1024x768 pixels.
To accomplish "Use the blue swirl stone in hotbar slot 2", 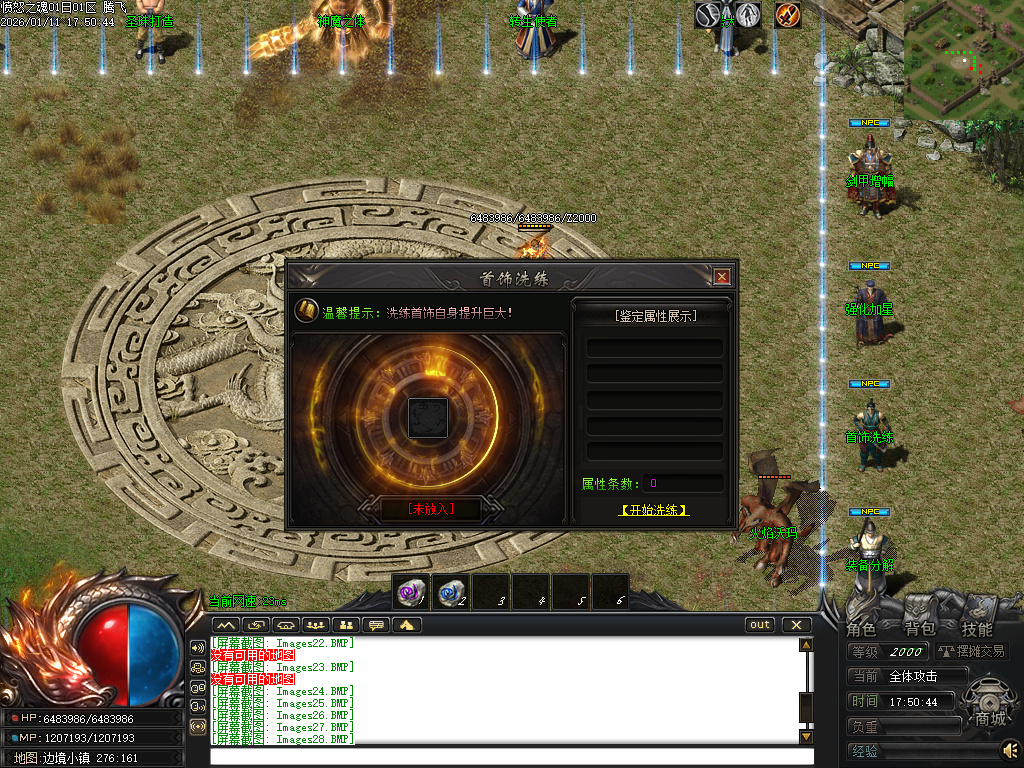I will click(x=451, y=592).
